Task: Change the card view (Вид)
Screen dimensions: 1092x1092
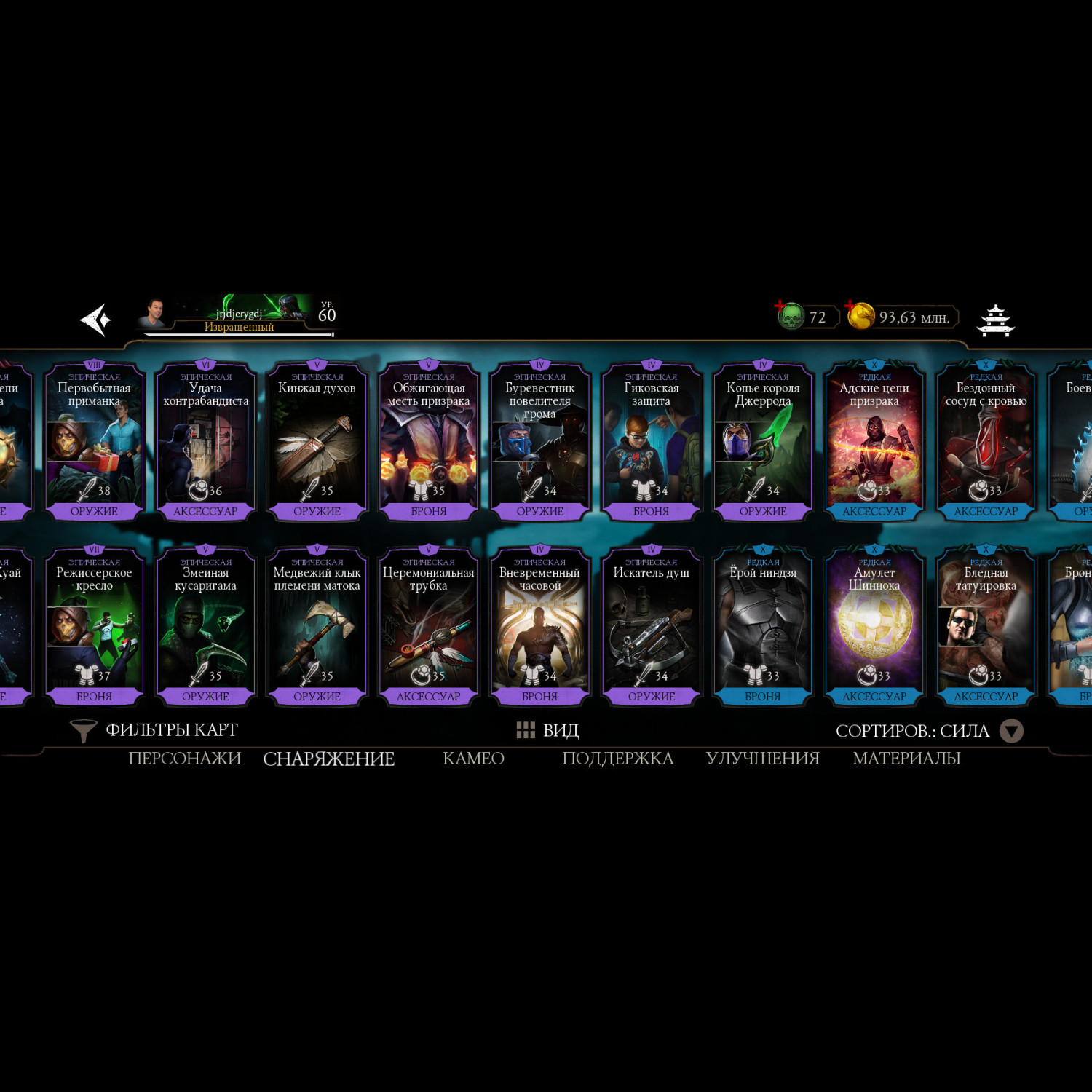Action: pos(547,730)
